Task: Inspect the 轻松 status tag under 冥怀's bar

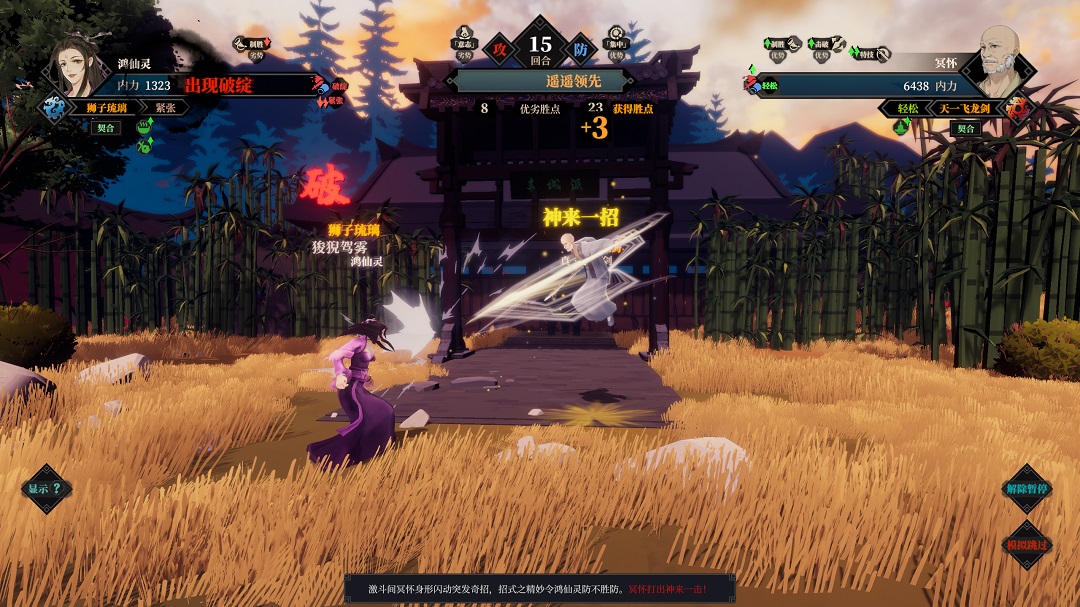Action: pos(907,107)
